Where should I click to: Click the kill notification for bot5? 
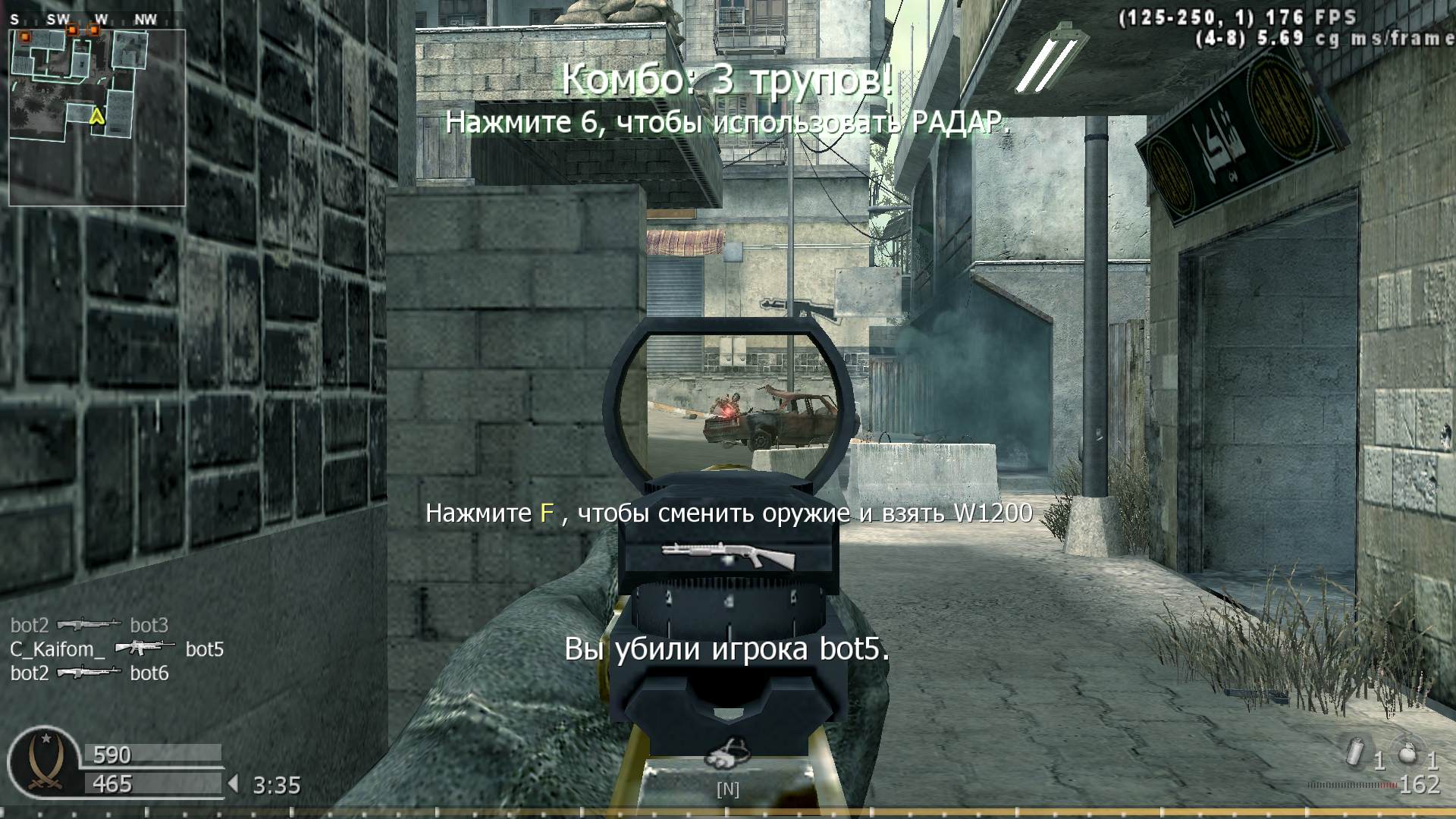[x=728, y=649]
